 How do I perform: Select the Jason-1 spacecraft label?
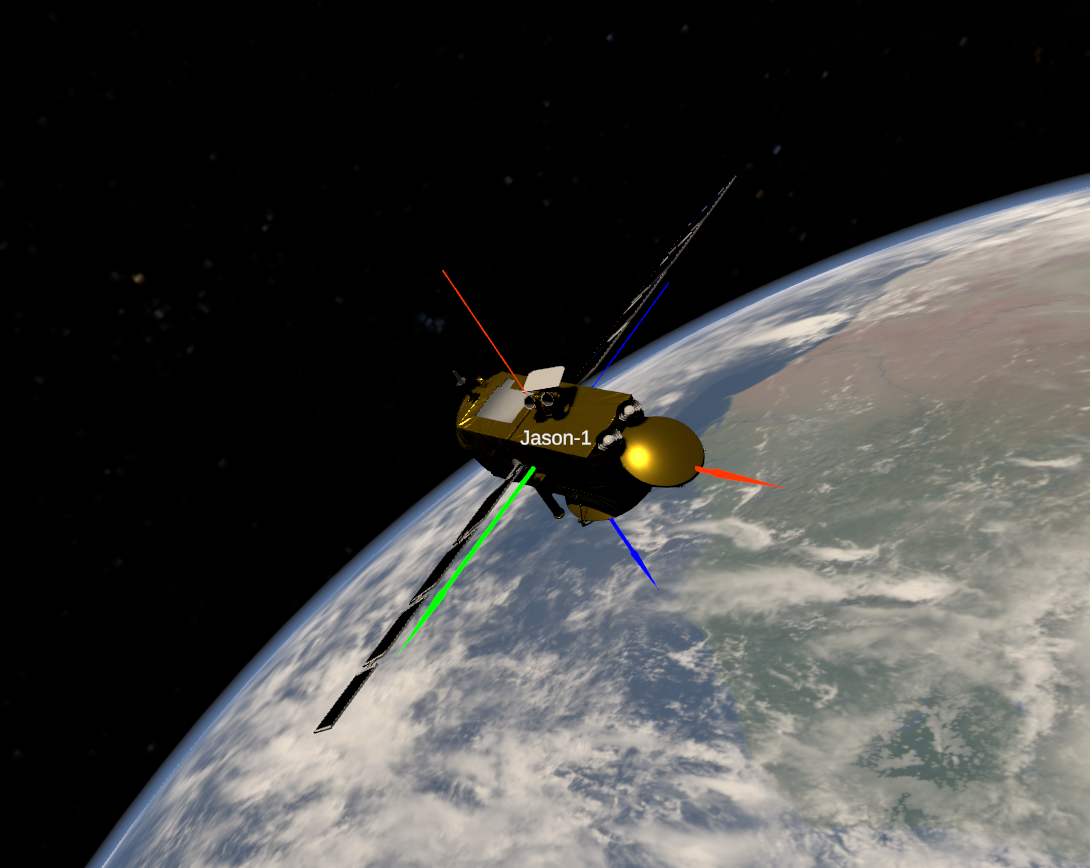pos(556,438)
